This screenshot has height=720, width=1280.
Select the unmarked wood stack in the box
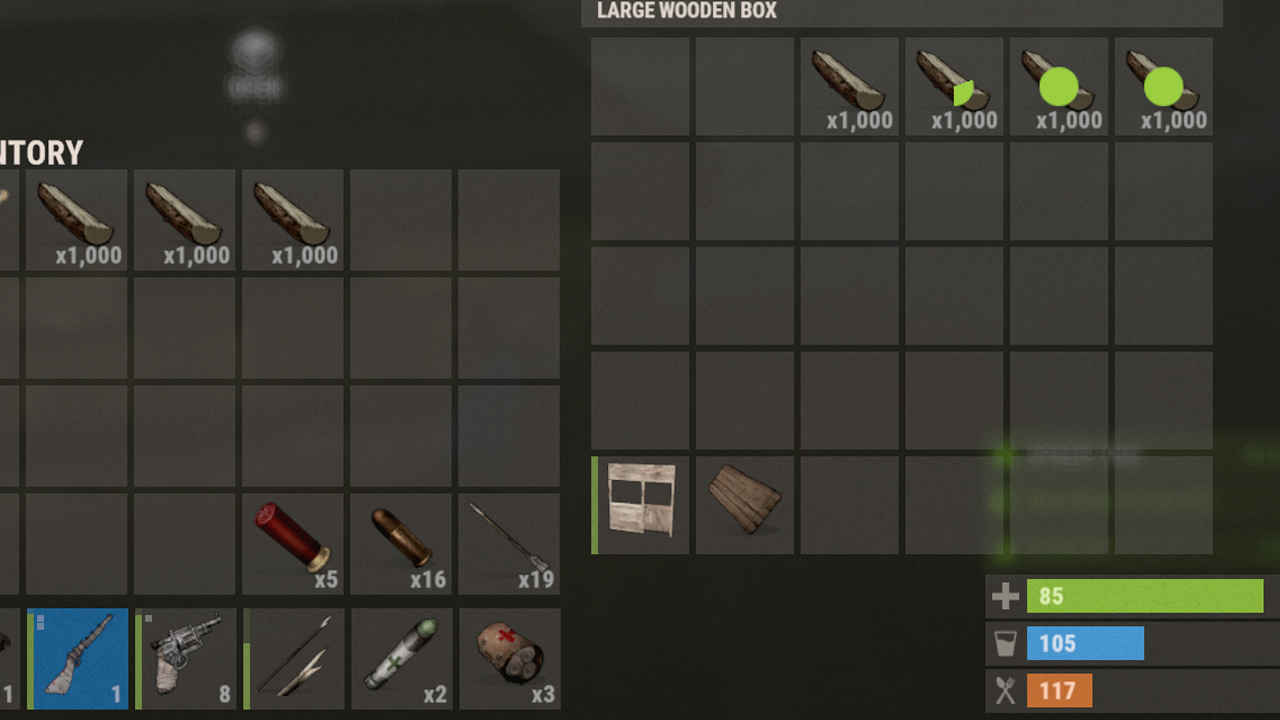pyautogui.click(x=849, y=86)
